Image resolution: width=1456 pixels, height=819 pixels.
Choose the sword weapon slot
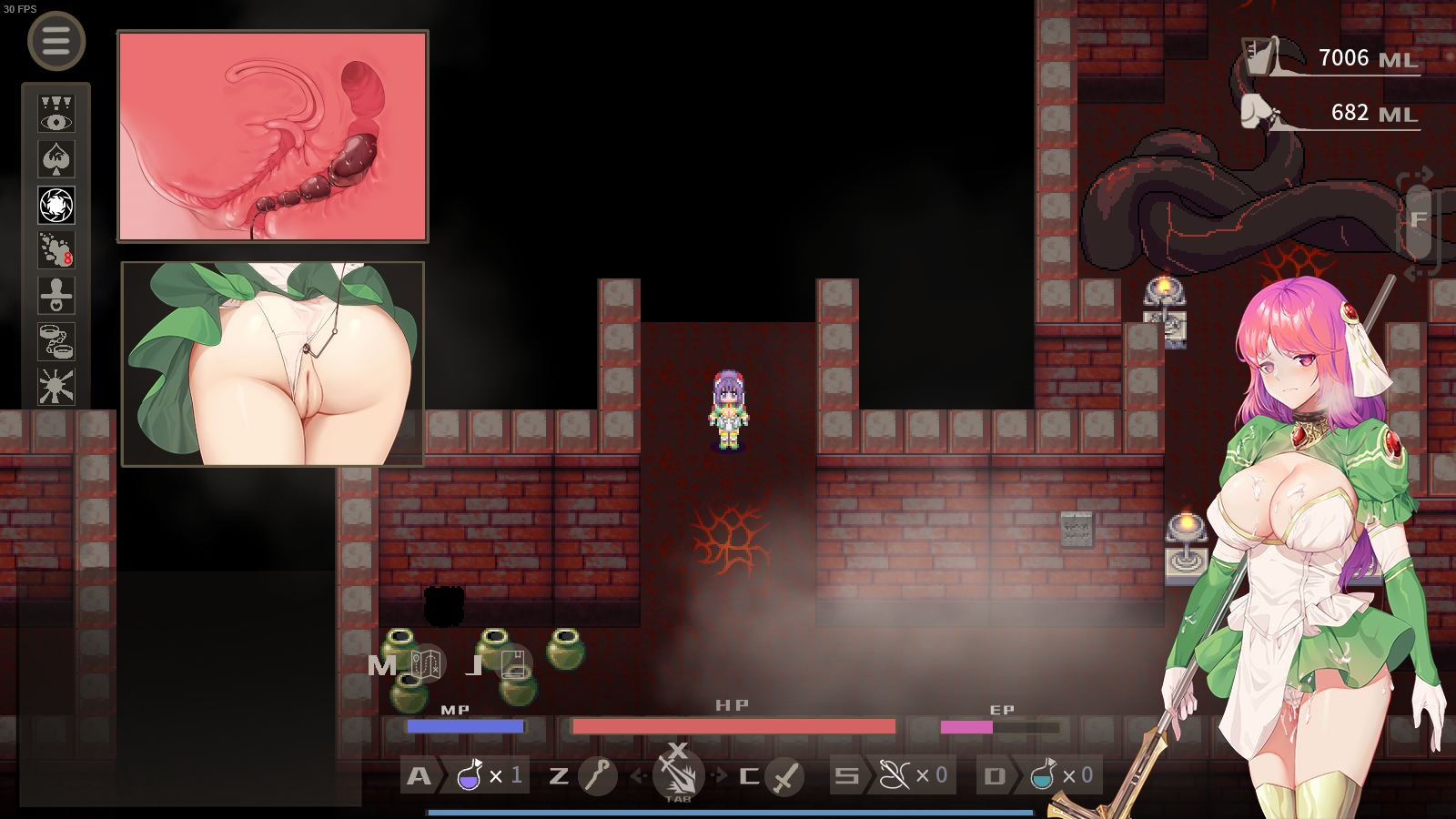pyautogui.click(x=784, y=775)
